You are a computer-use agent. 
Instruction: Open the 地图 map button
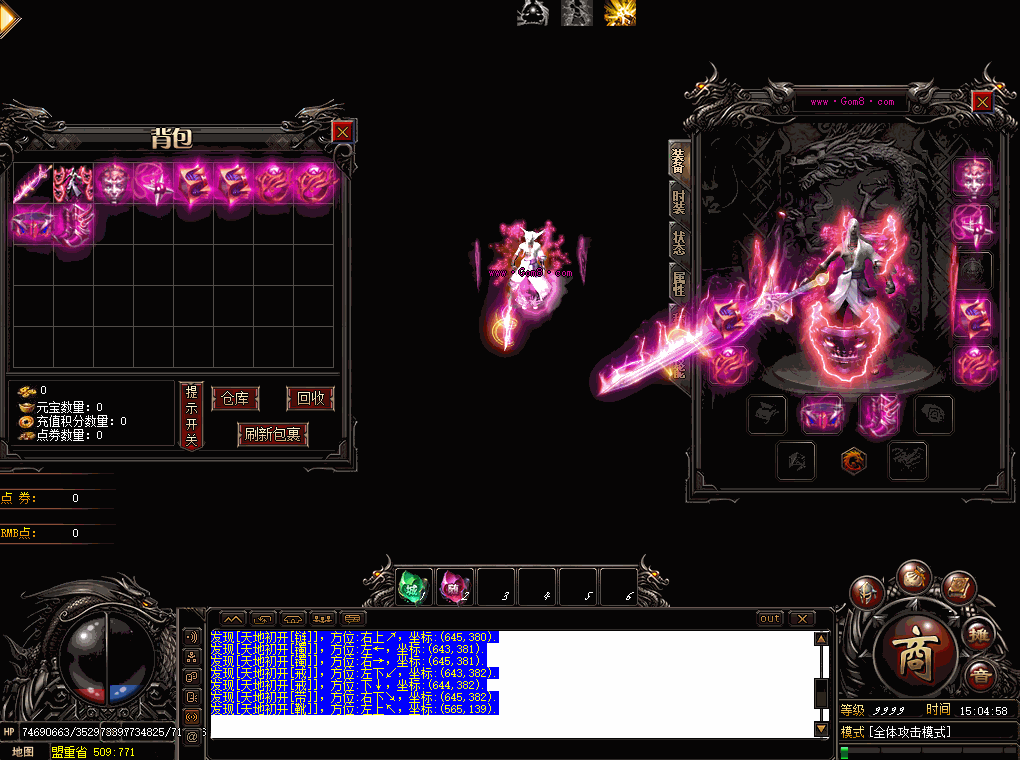(x=22, y=751)
